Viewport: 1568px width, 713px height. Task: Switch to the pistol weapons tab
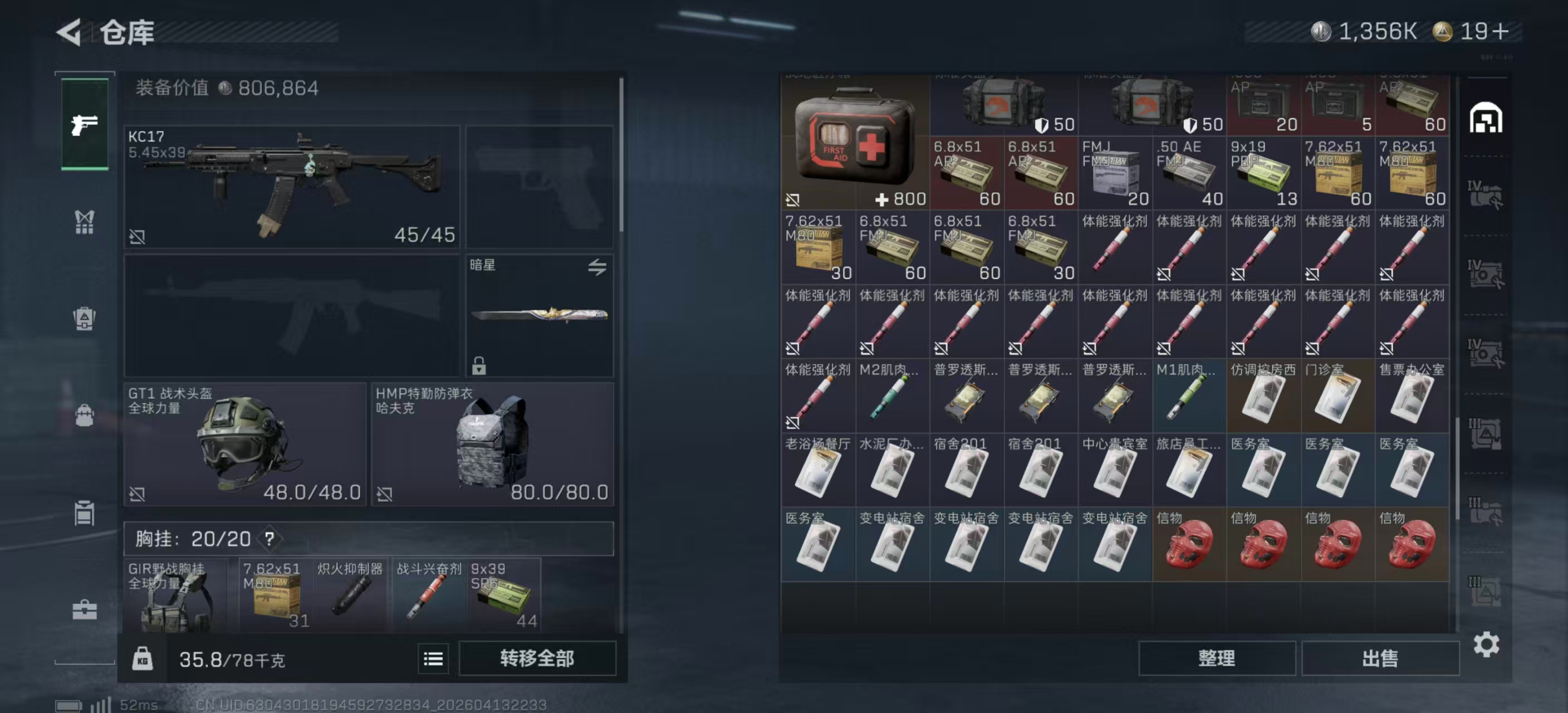pos(85,125)
